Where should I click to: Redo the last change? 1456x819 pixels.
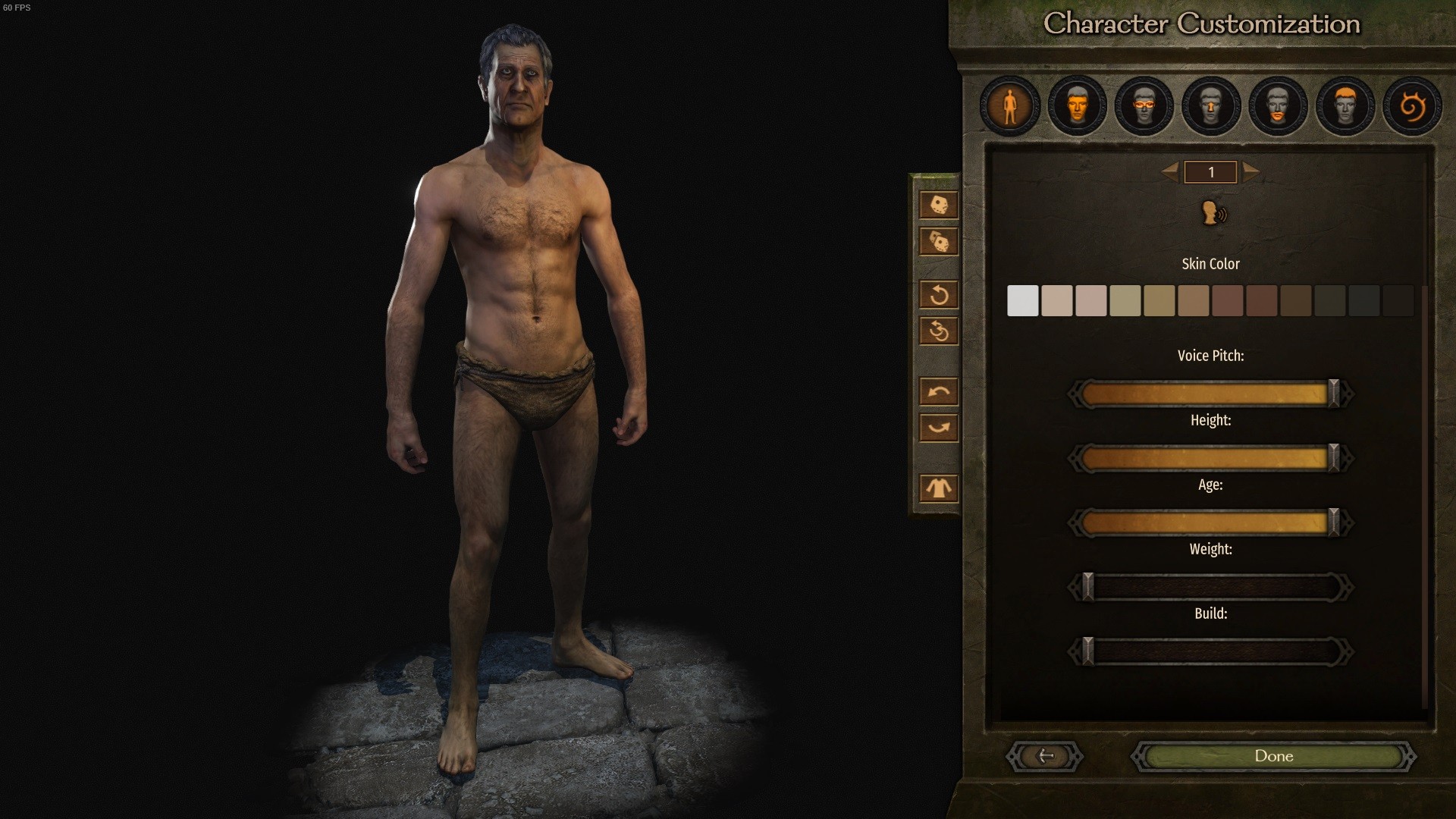pos(939,428)
